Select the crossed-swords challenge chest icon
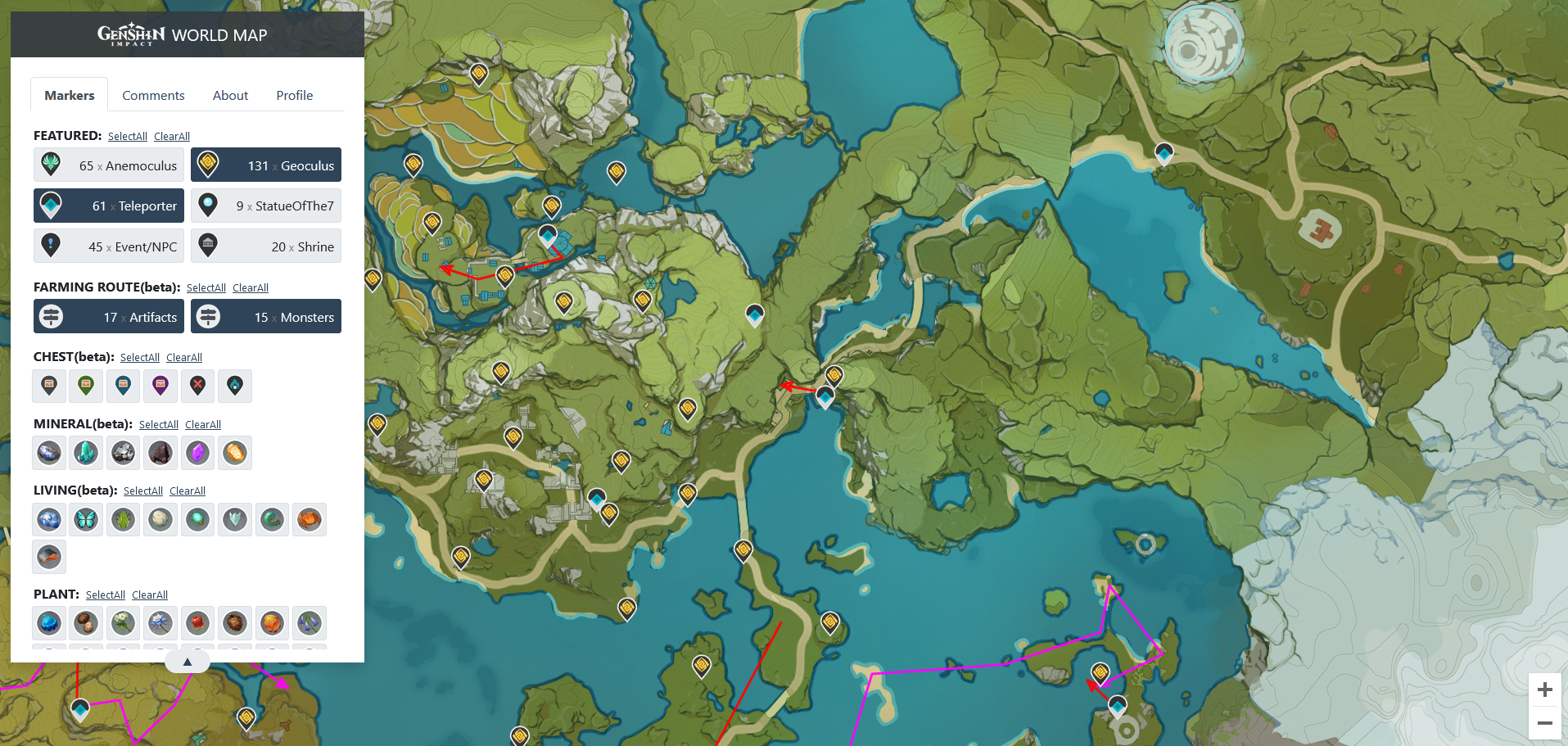Screen dimensions: 1568x746 (x=197, y=386)
